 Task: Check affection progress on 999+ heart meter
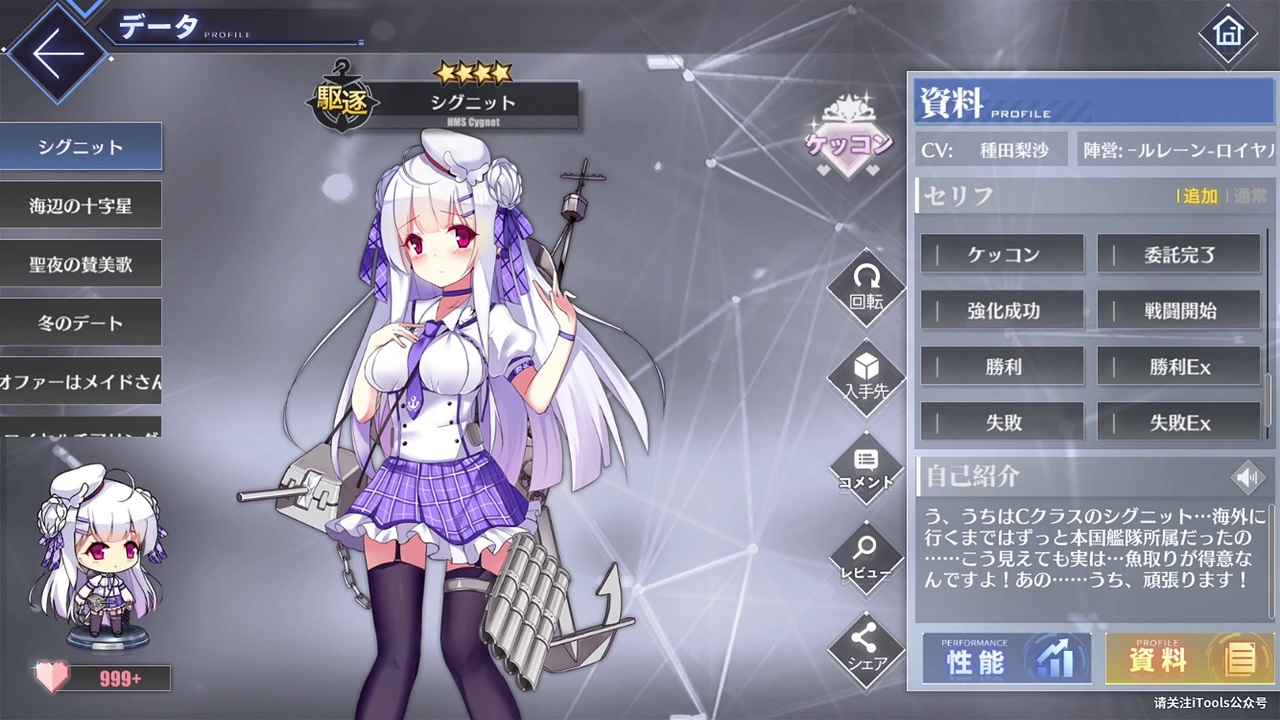120,678
